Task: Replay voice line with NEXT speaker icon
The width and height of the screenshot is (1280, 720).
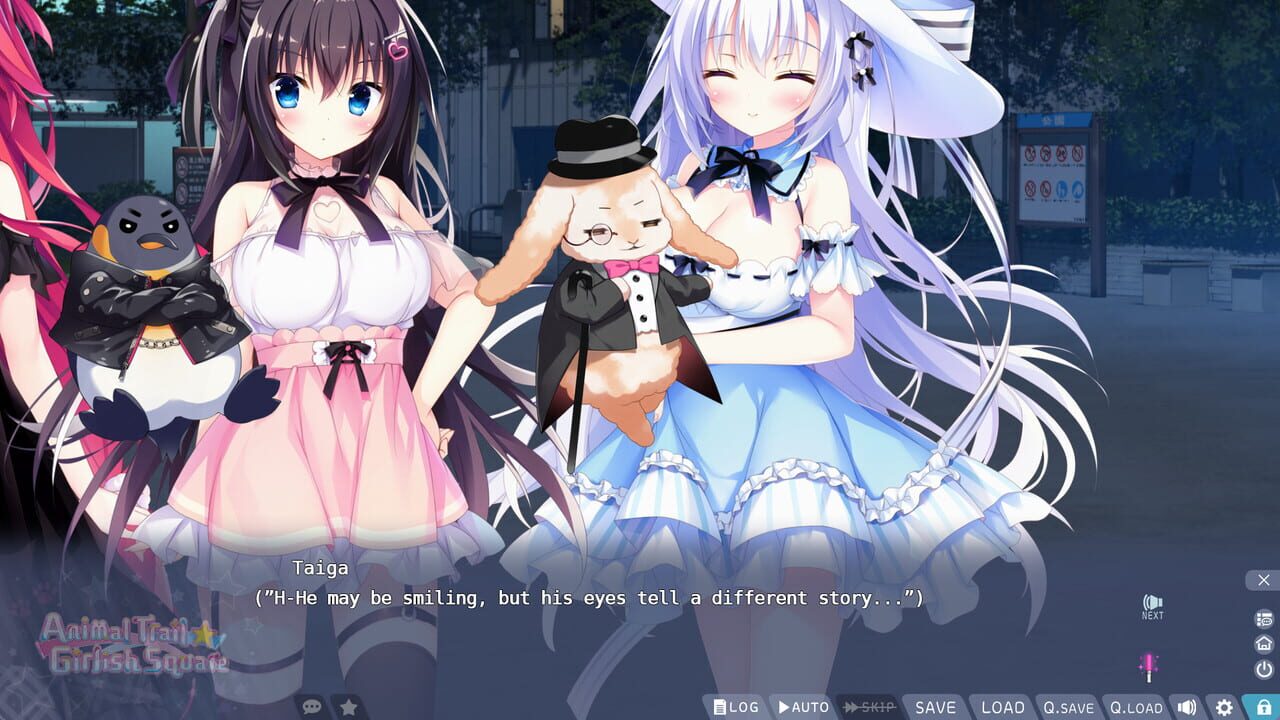Action: click(1150, 600)
